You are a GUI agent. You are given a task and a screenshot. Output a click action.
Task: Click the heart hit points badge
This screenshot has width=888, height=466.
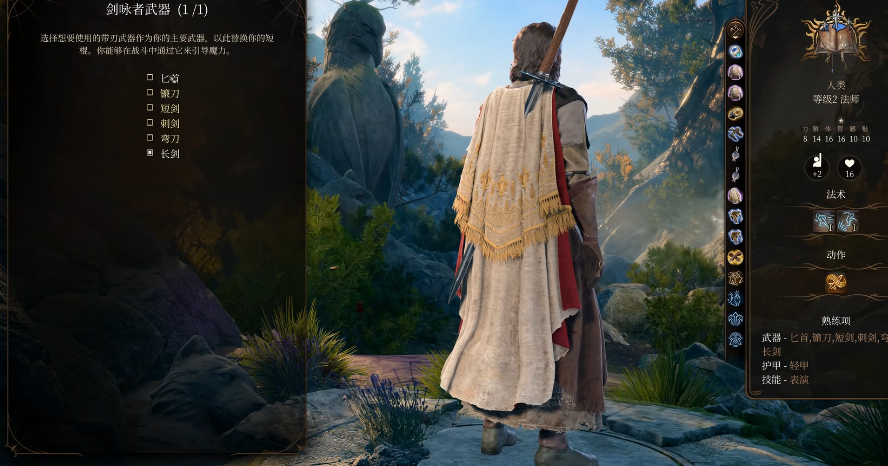[851, 167]
